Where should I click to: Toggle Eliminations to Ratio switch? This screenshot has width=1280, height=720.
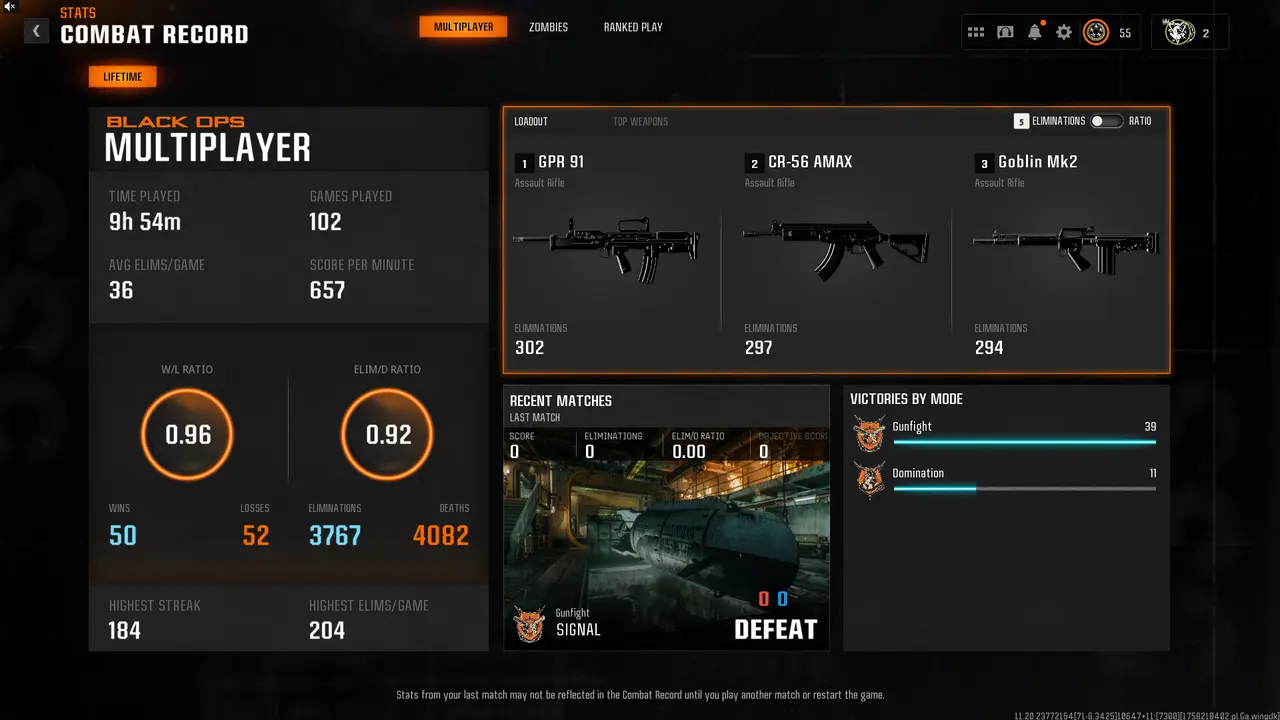coord(1106,121)
